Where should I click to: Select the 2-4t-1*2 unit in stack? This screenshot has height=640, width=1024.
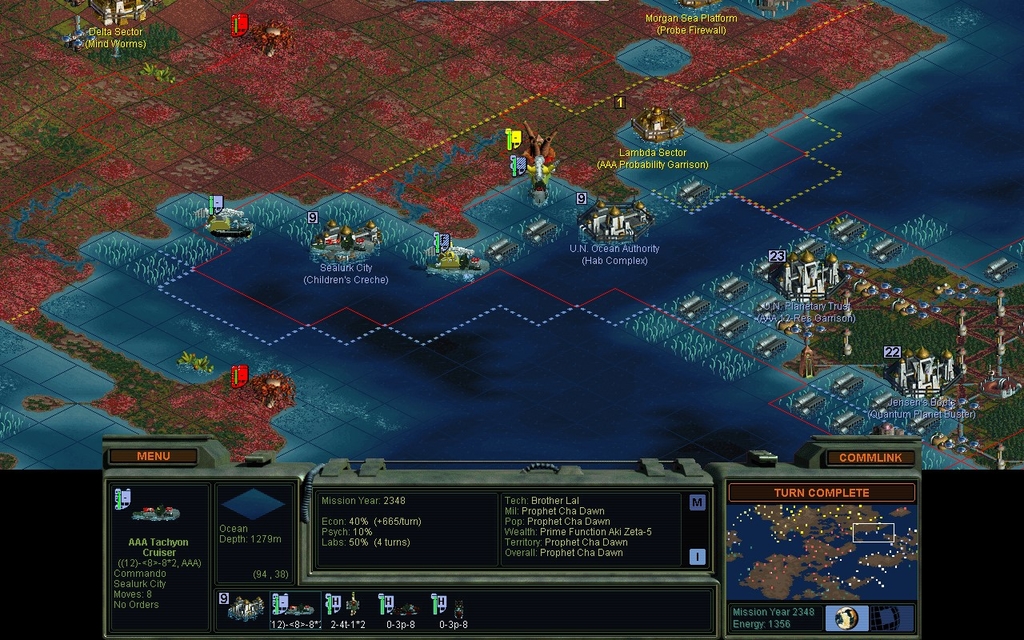347,607
